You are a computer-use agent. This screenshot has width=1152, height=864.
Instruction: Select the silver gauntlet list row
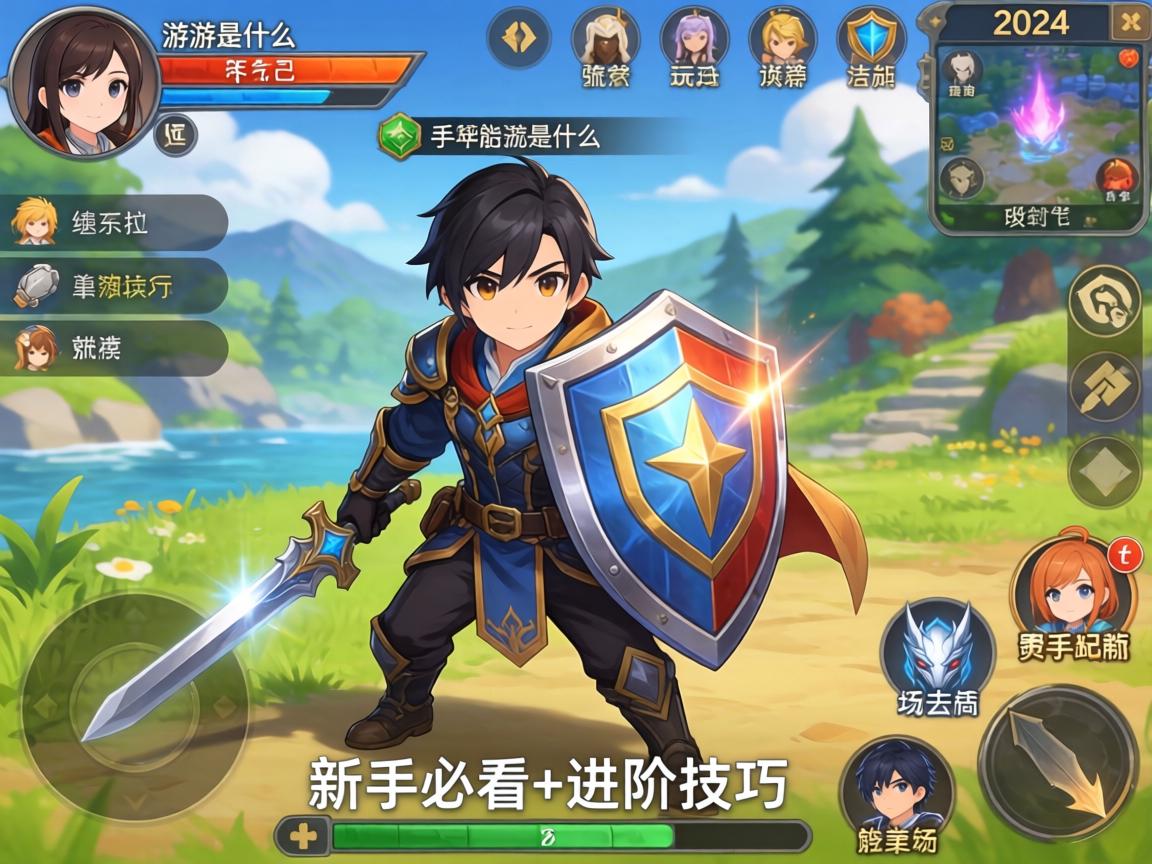point(115,286)
